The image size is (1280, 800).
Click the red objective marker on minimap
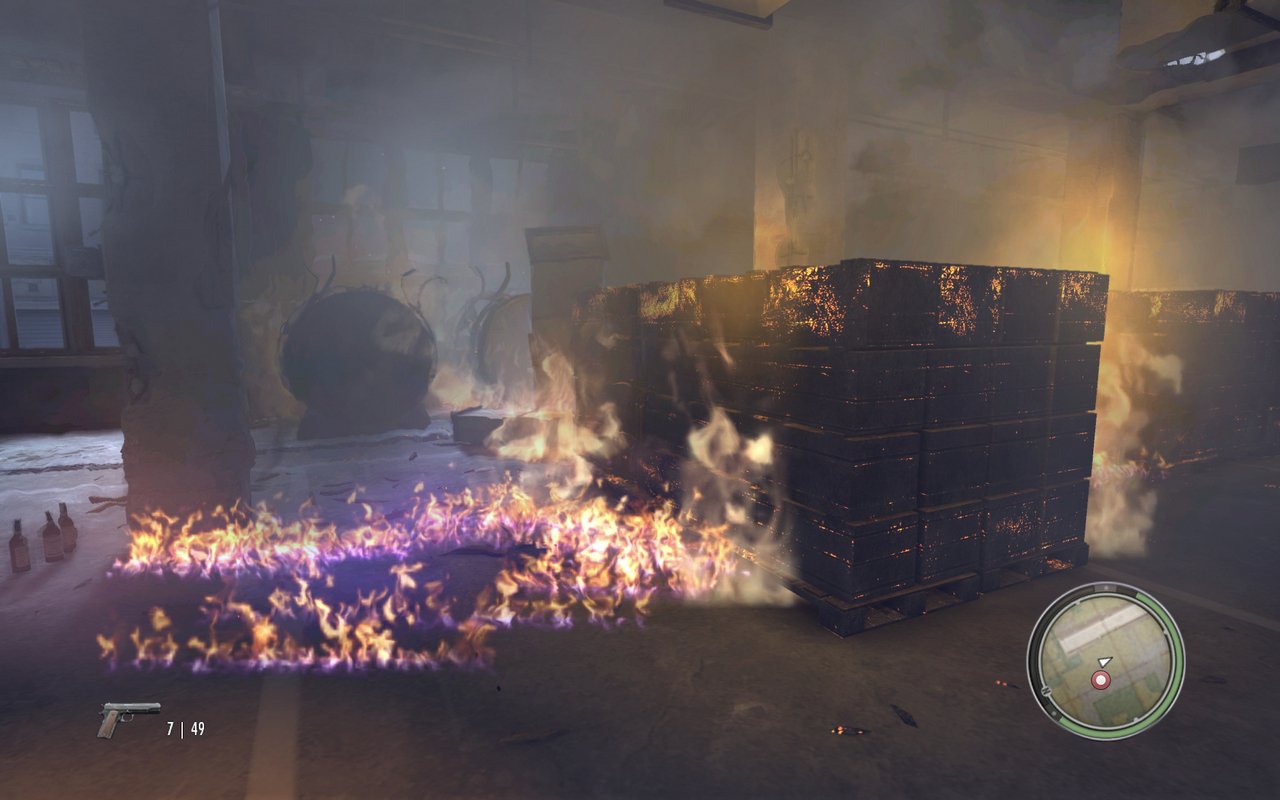pyautogui.click(x=1101, y=680)
